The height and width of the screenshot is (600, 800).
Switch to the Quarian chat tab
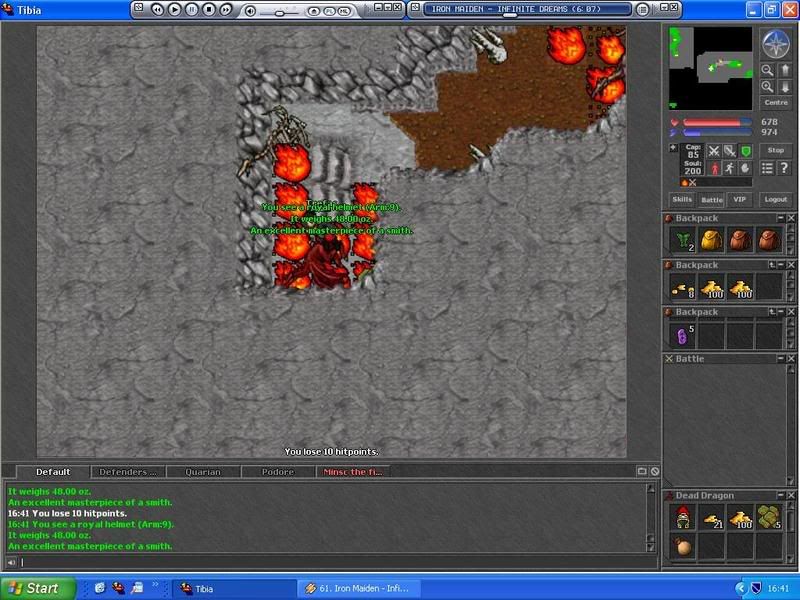pyautogui.click(x=202, y=471)
